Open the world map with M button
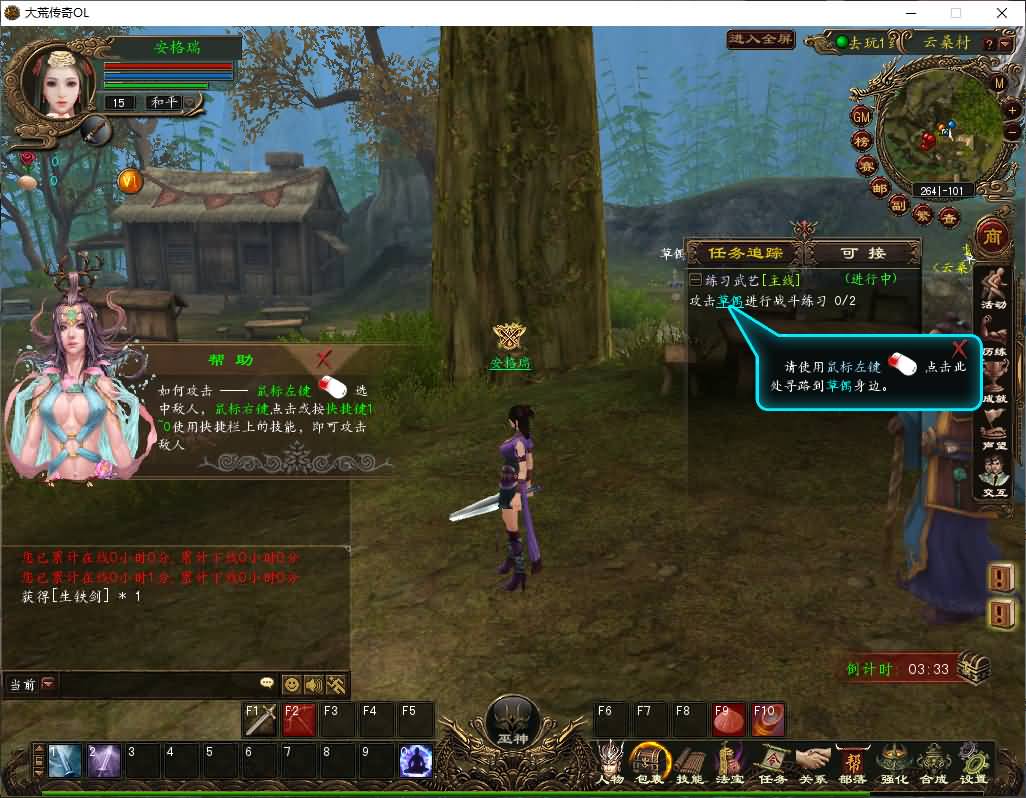Viewport: 1026px width, 798px height. point(998,84)
